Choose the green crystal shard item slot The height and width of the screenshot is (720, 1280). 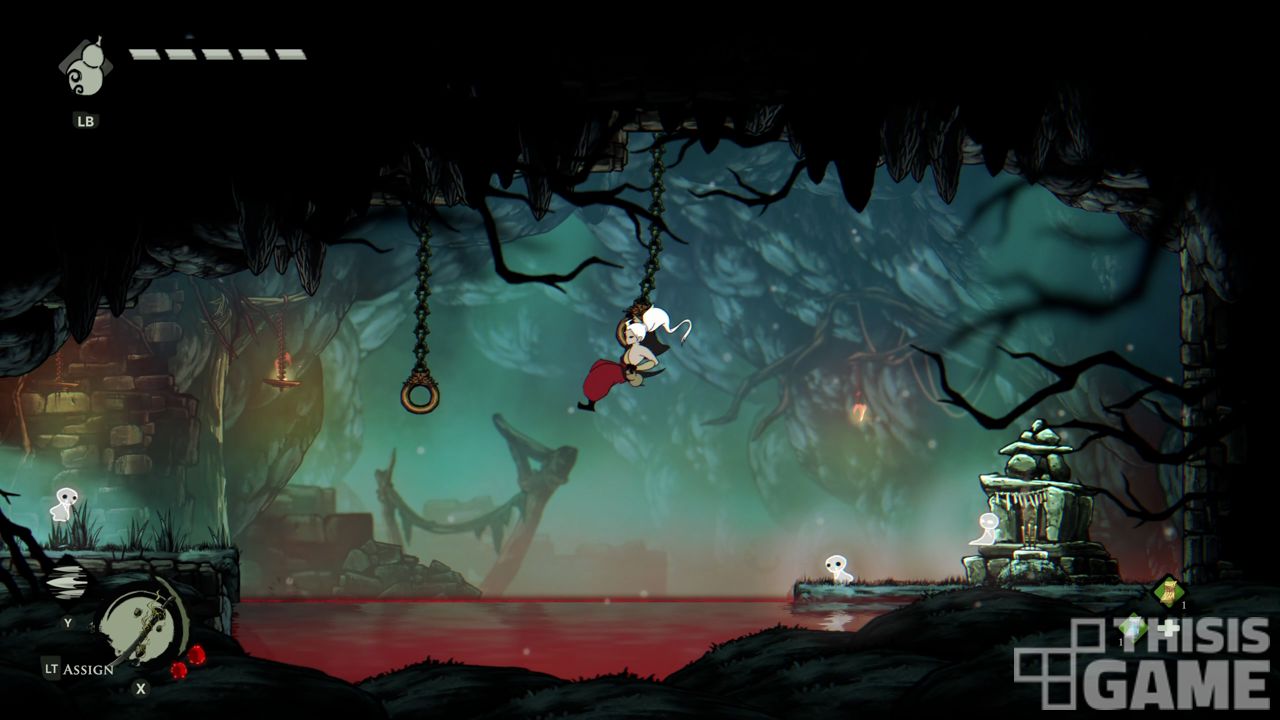pyautogui.click(x=1131, y=628)
